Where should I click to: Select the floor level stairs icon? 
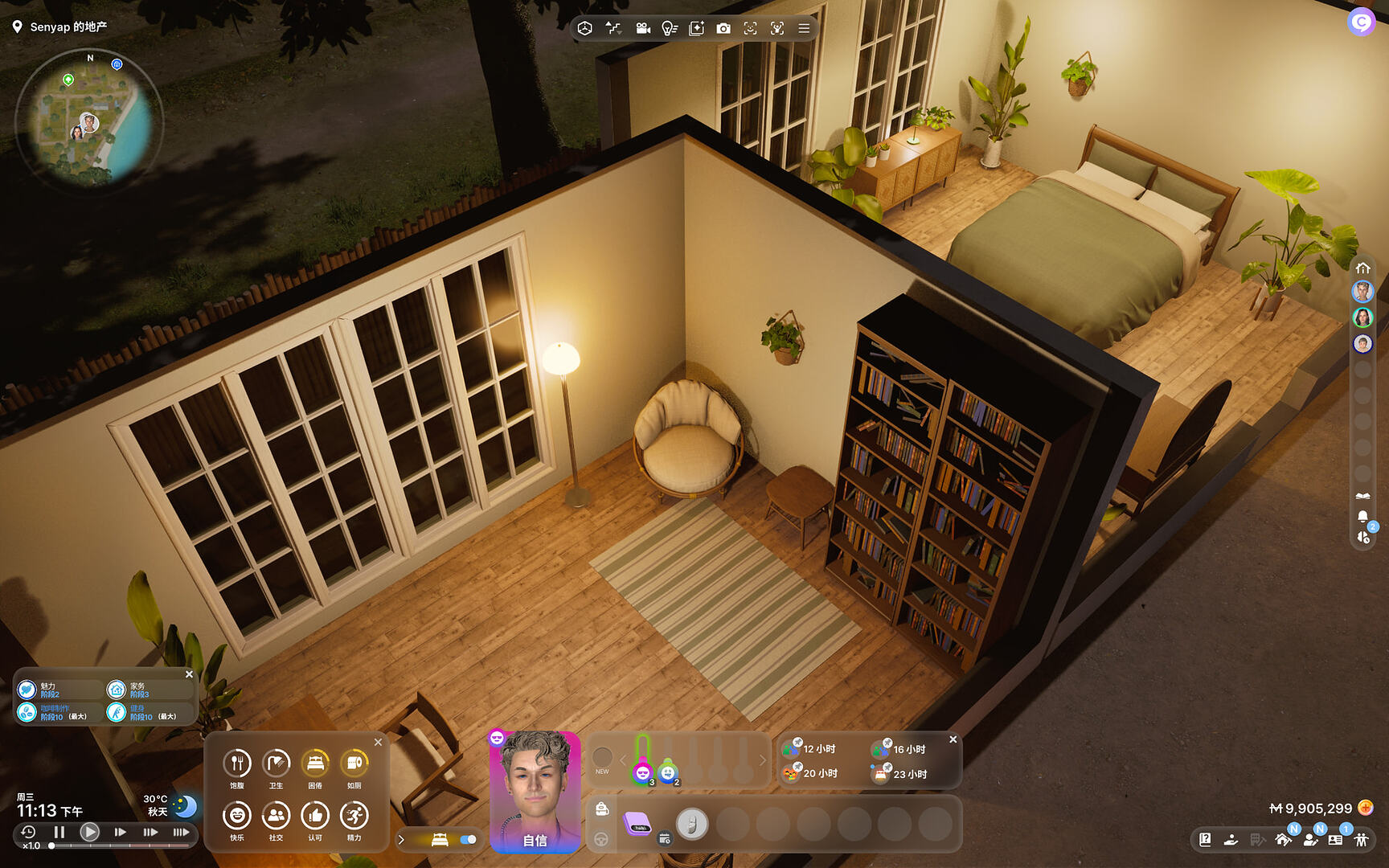pyautogui.click(x=613, y=29)
